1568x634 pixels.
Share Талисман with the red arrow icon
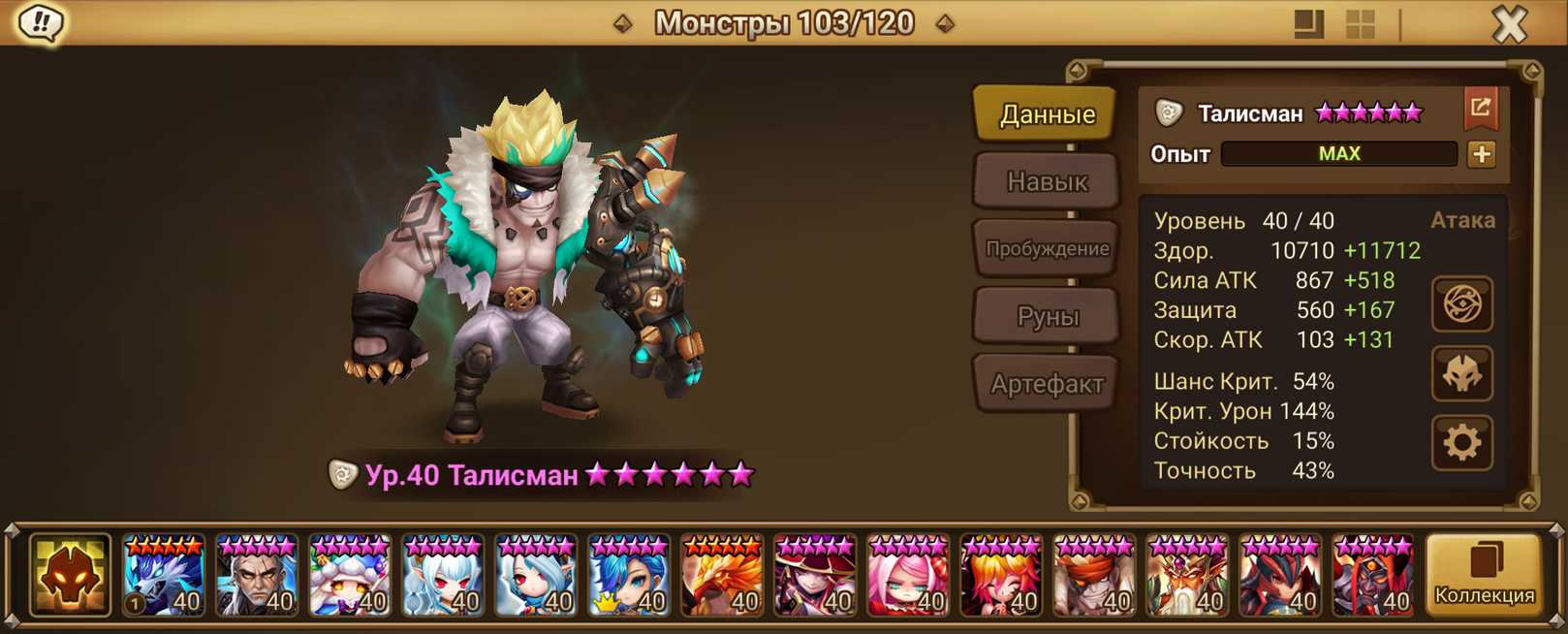click(x=1481, y=109)
